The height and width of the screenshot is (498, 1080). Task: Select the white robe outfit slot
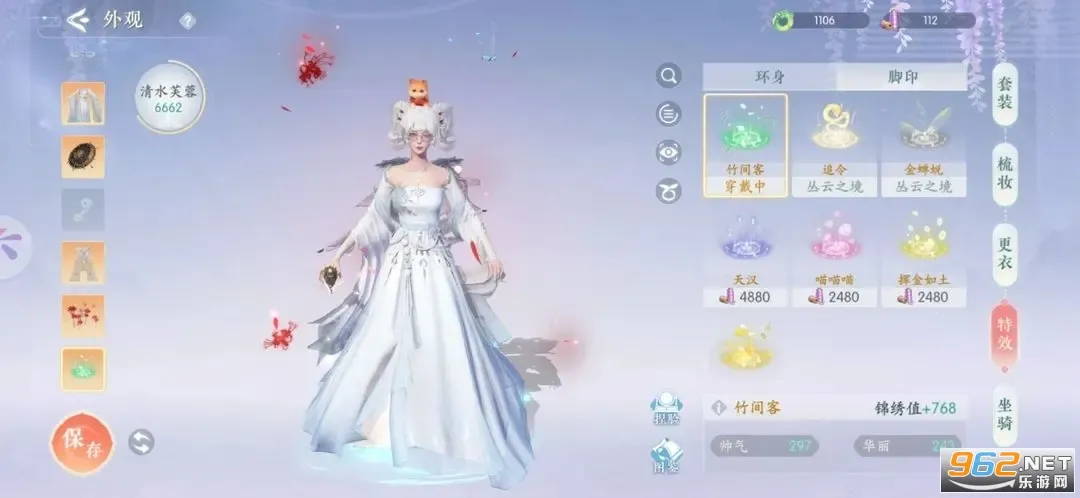coord(82,103)
